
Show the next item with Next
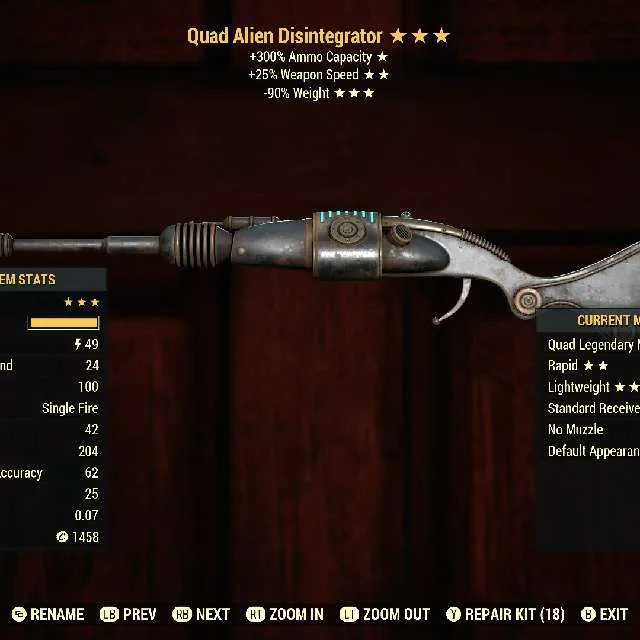click(201, 614)
